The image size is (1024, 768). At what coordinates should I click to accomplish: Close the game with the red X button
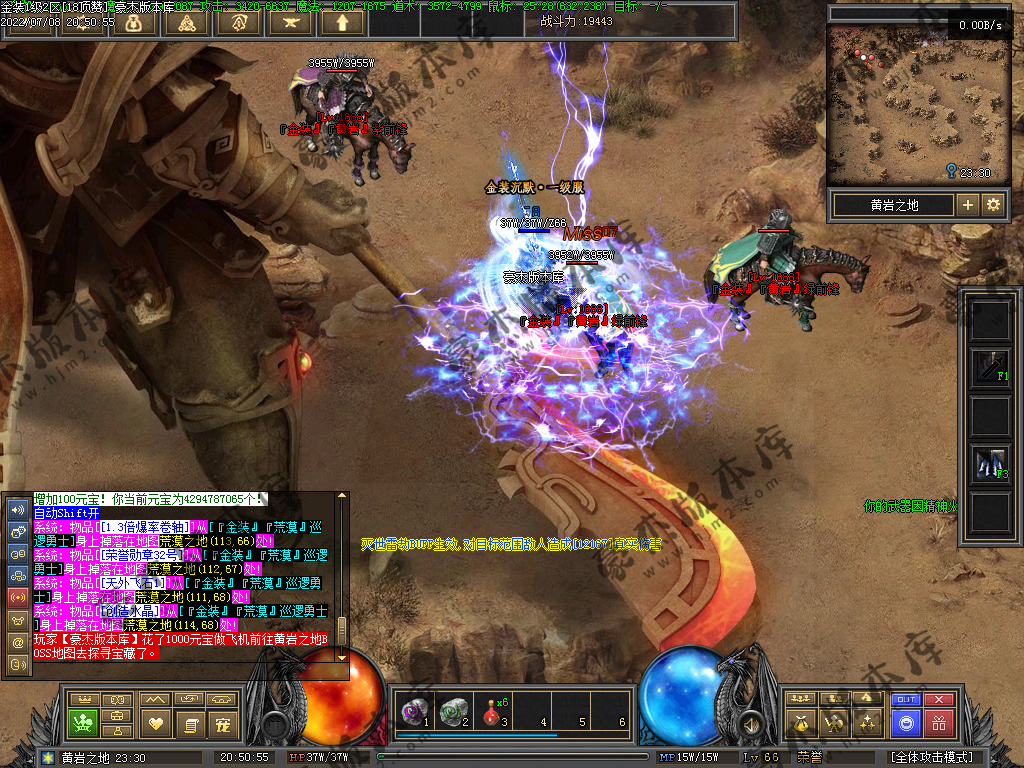938,700
